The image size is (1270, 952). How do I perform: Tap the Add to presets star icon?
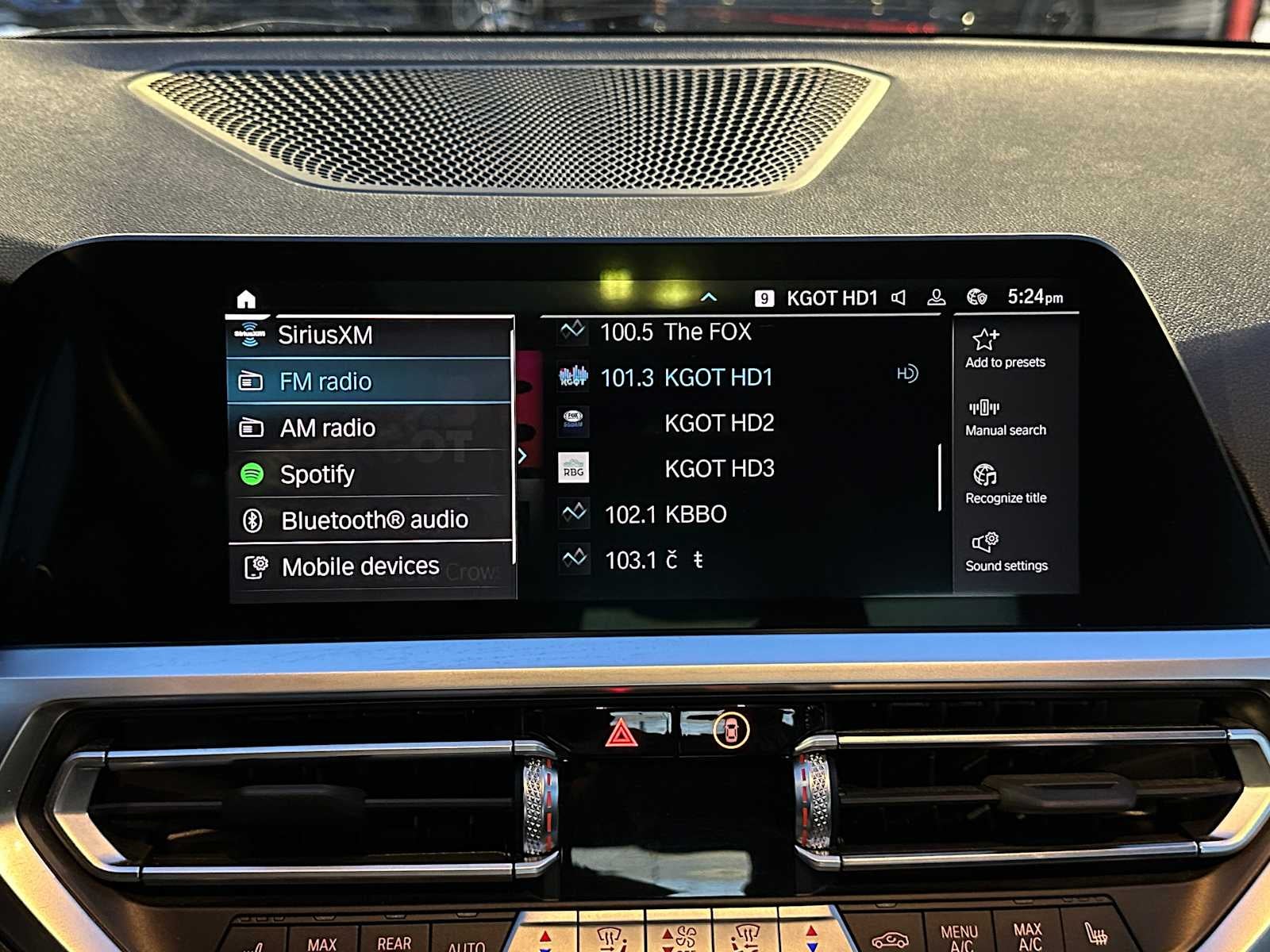click(x=984, y=339)
